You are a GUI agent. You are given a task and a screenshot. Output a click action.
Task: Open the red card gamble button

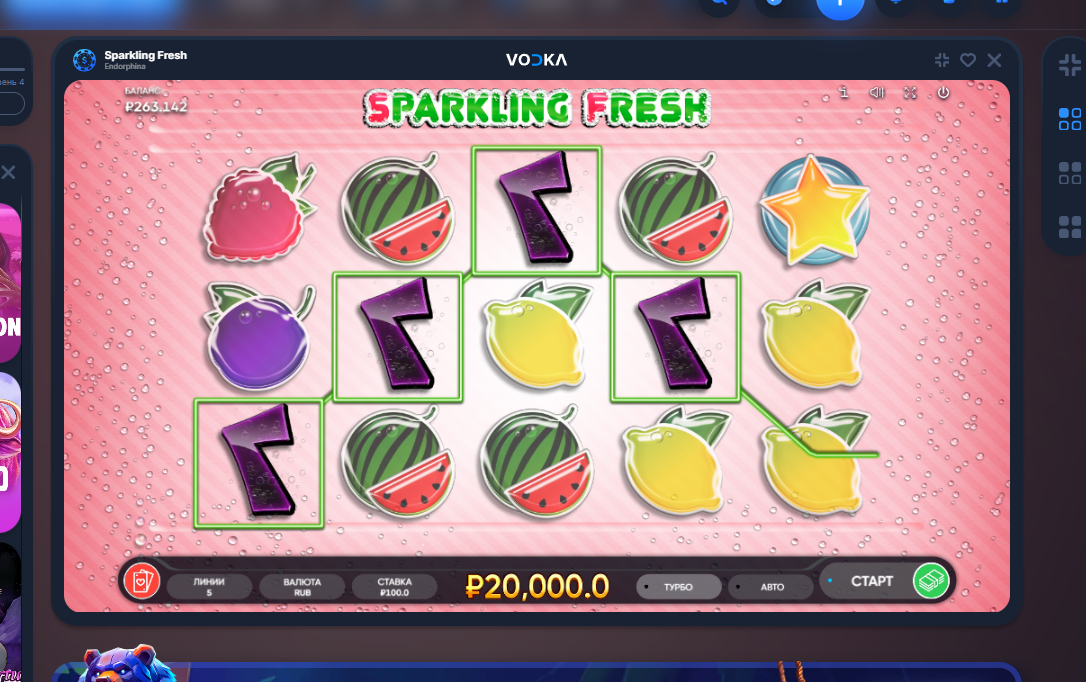pyautogui.click(x=142, y=580)
